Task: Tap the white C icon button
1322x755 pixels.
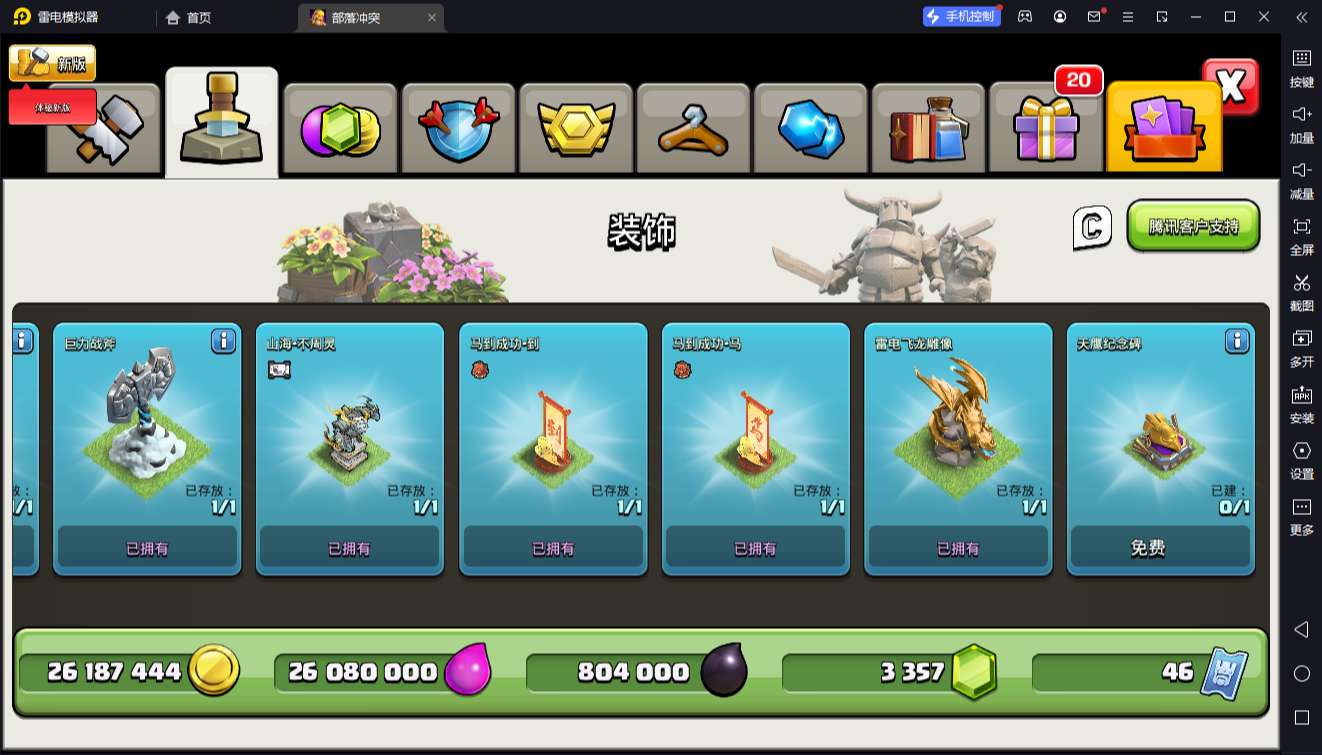Action: [1092, 227]
